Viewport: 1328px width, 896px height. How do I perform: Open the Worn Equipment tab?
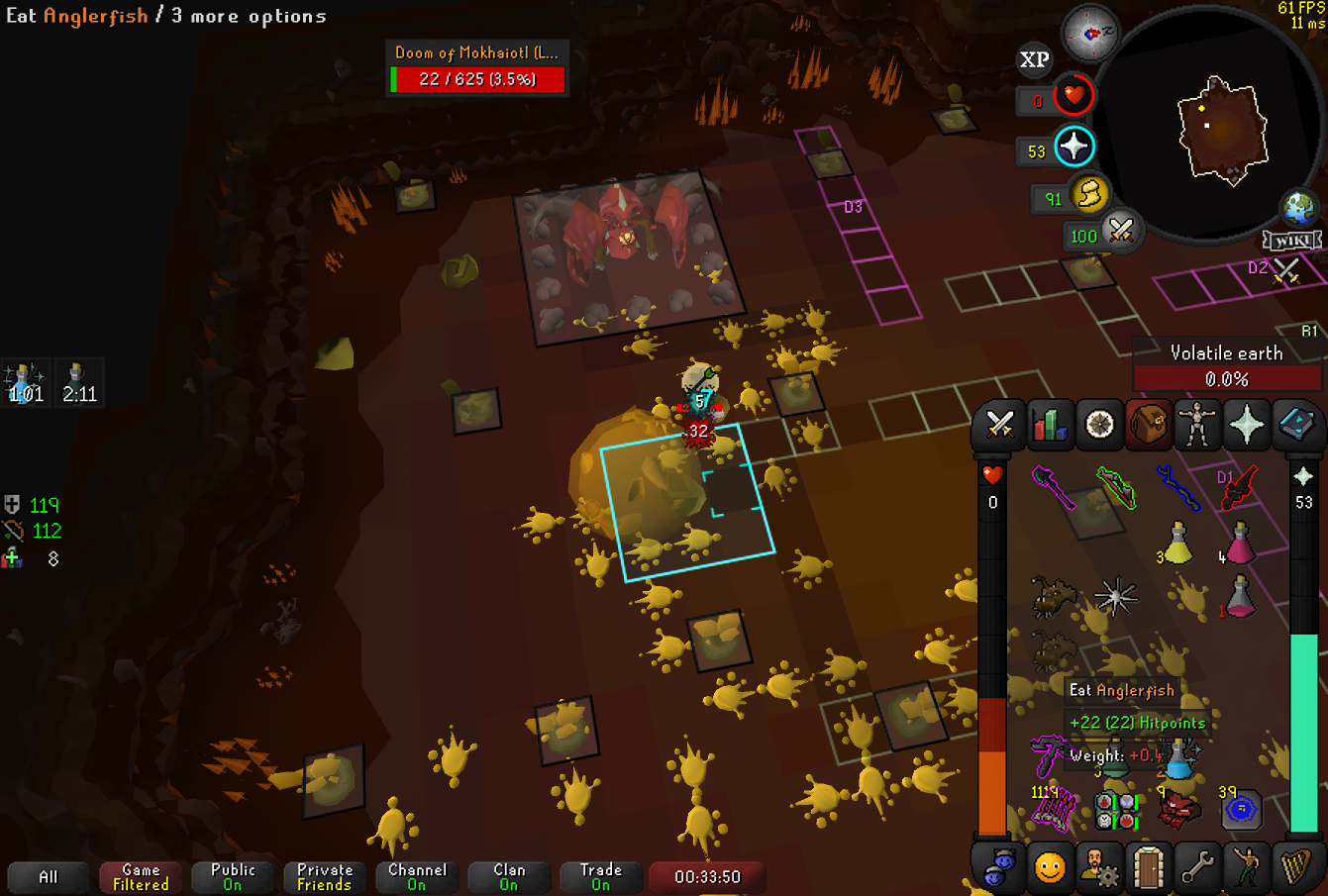(x=1197, y=426)
